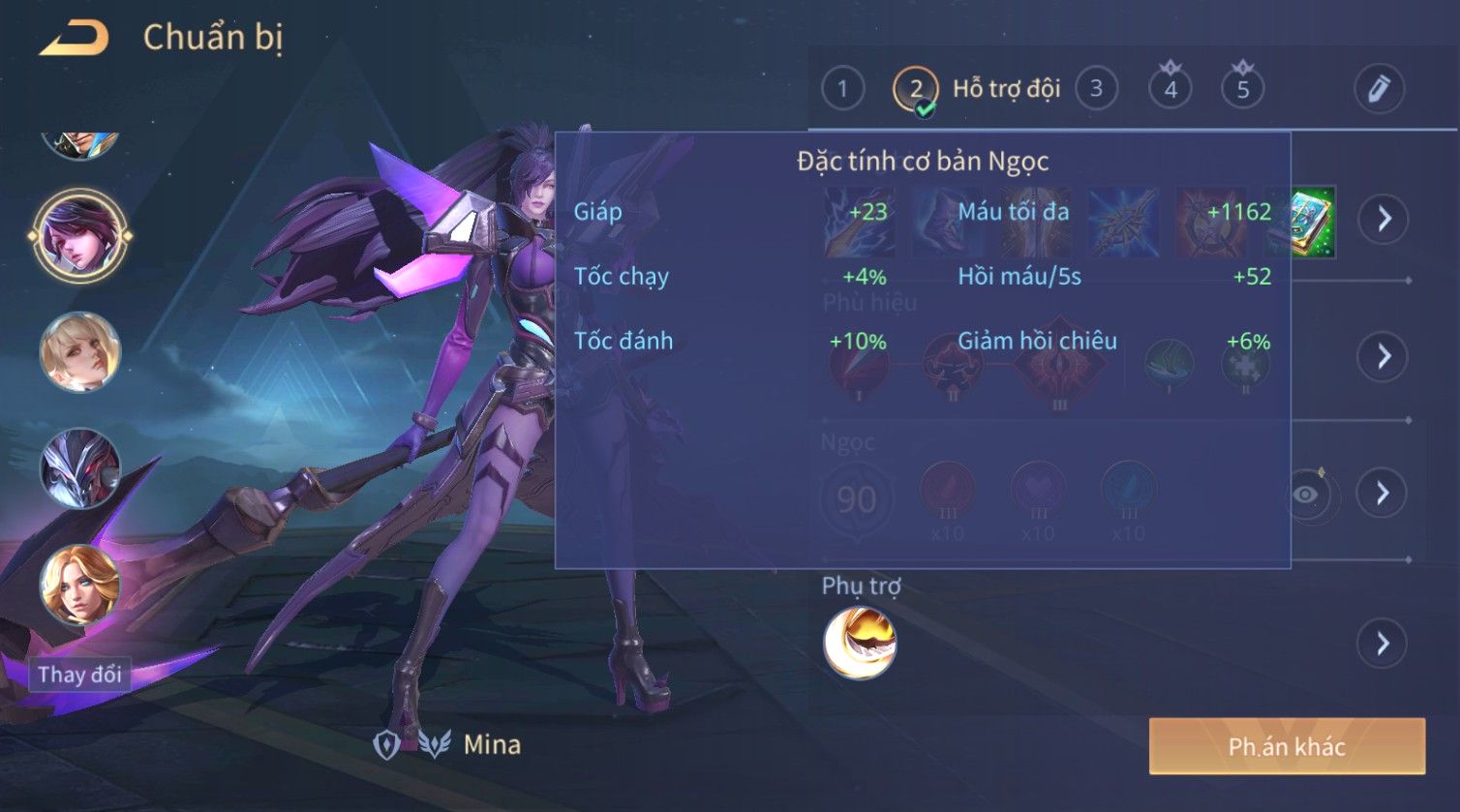Go back using the return arrow
Screen dimensions: 1460x812
tap(74, 39)
